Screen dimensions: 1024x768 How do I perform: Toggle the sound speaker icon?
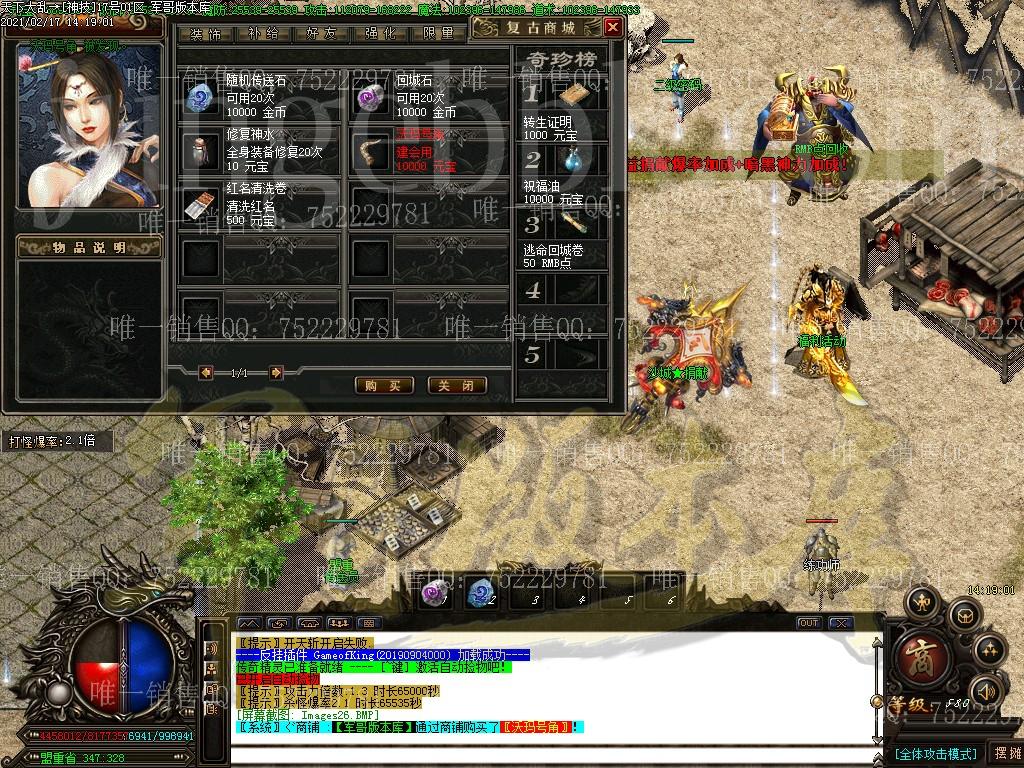point(987,690)
